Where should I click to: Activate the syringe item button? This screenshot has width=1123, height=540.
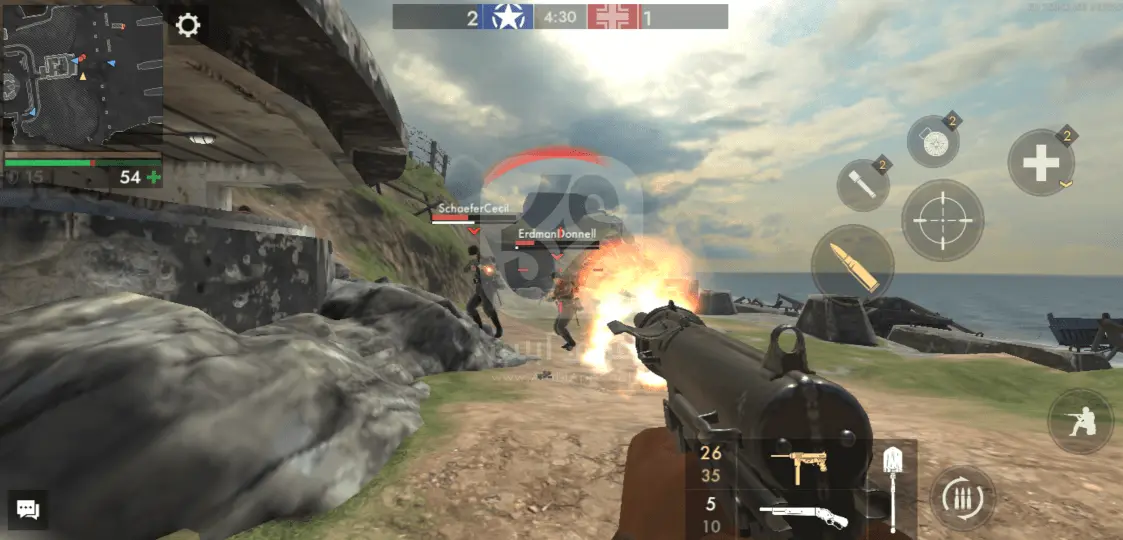click(x=862, y=184)
